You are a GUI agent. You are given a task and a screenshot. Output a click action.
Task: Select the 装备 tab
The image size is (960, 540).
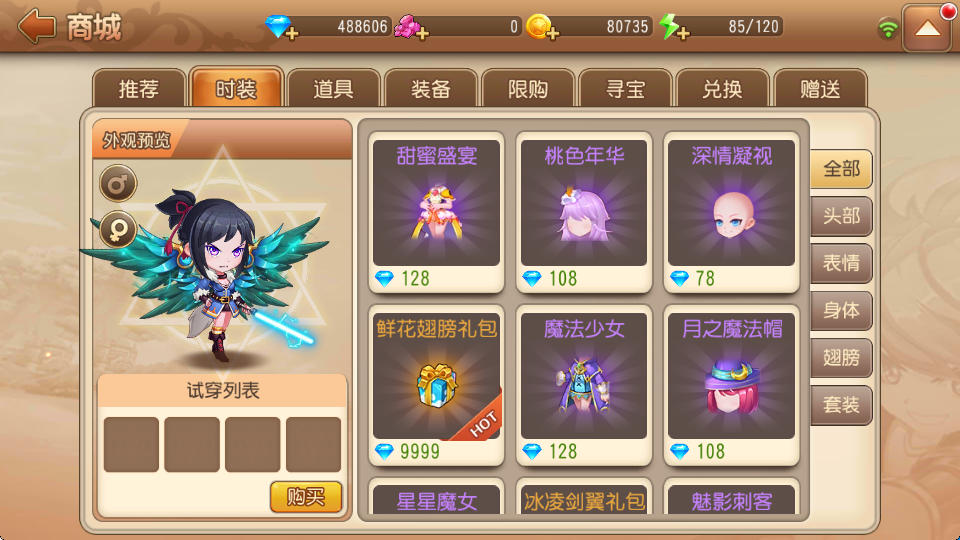pyautogui.click(x=430, y=89)
